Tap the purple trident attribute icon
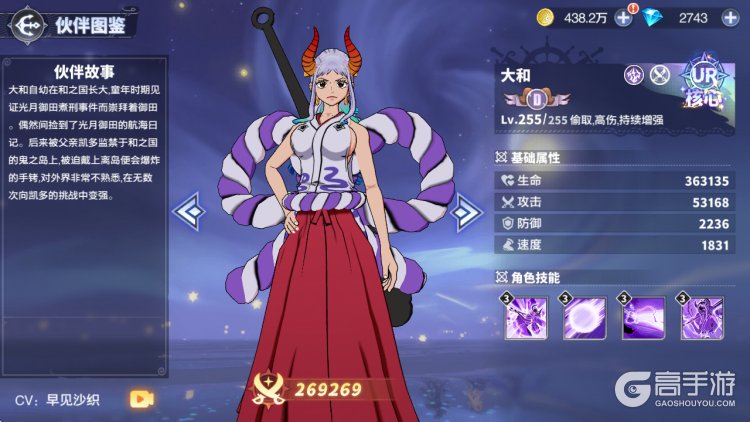Screen dimensions: 750x422 pyautogui.click(x=634, y=74)
